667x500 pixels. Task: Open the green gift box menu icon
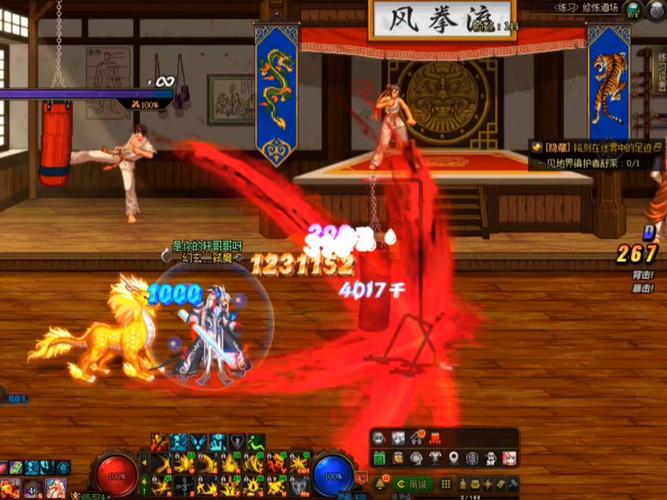[x=379, y=457]
